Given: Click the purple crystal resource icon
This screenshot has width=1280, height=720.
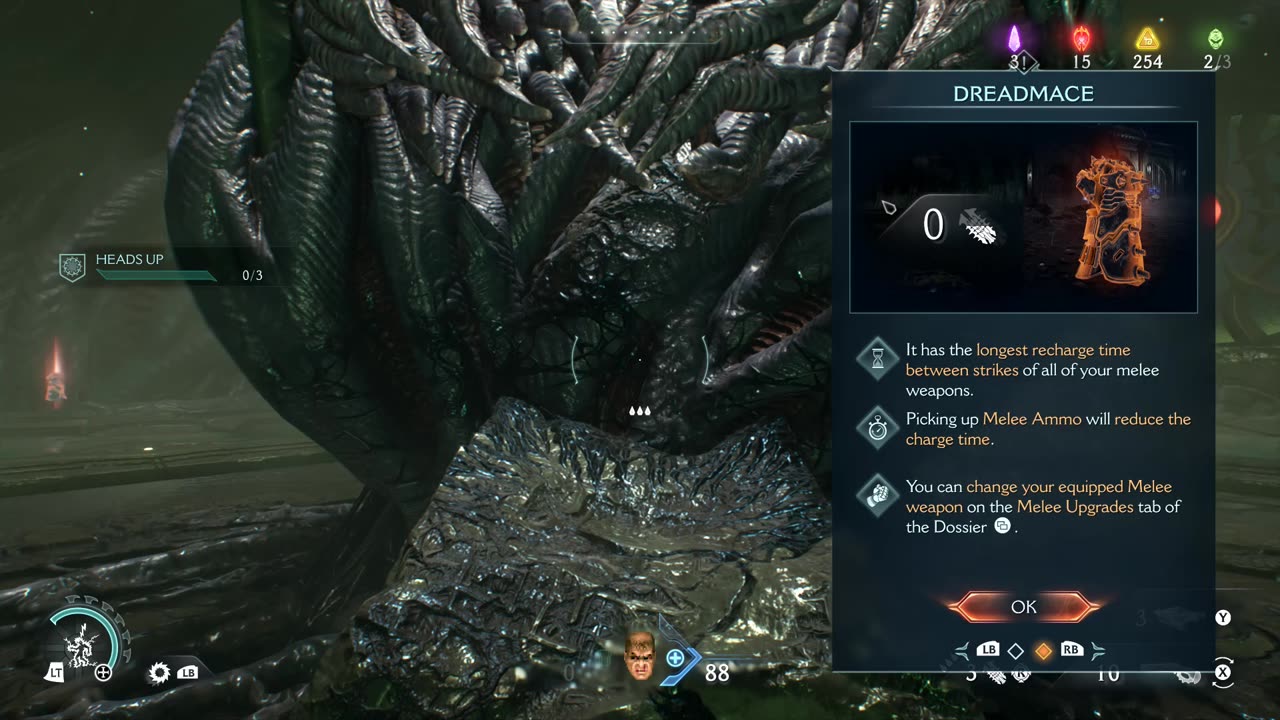Looking at the screenshot, I should point(1014,38).
